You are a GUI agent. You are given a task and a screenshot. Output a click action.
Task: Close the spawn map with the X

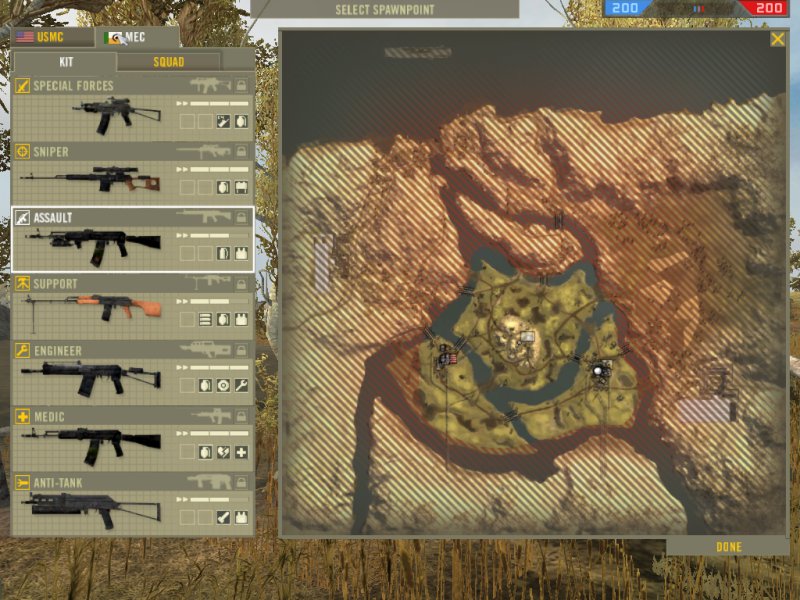click(x=777, y=39)
